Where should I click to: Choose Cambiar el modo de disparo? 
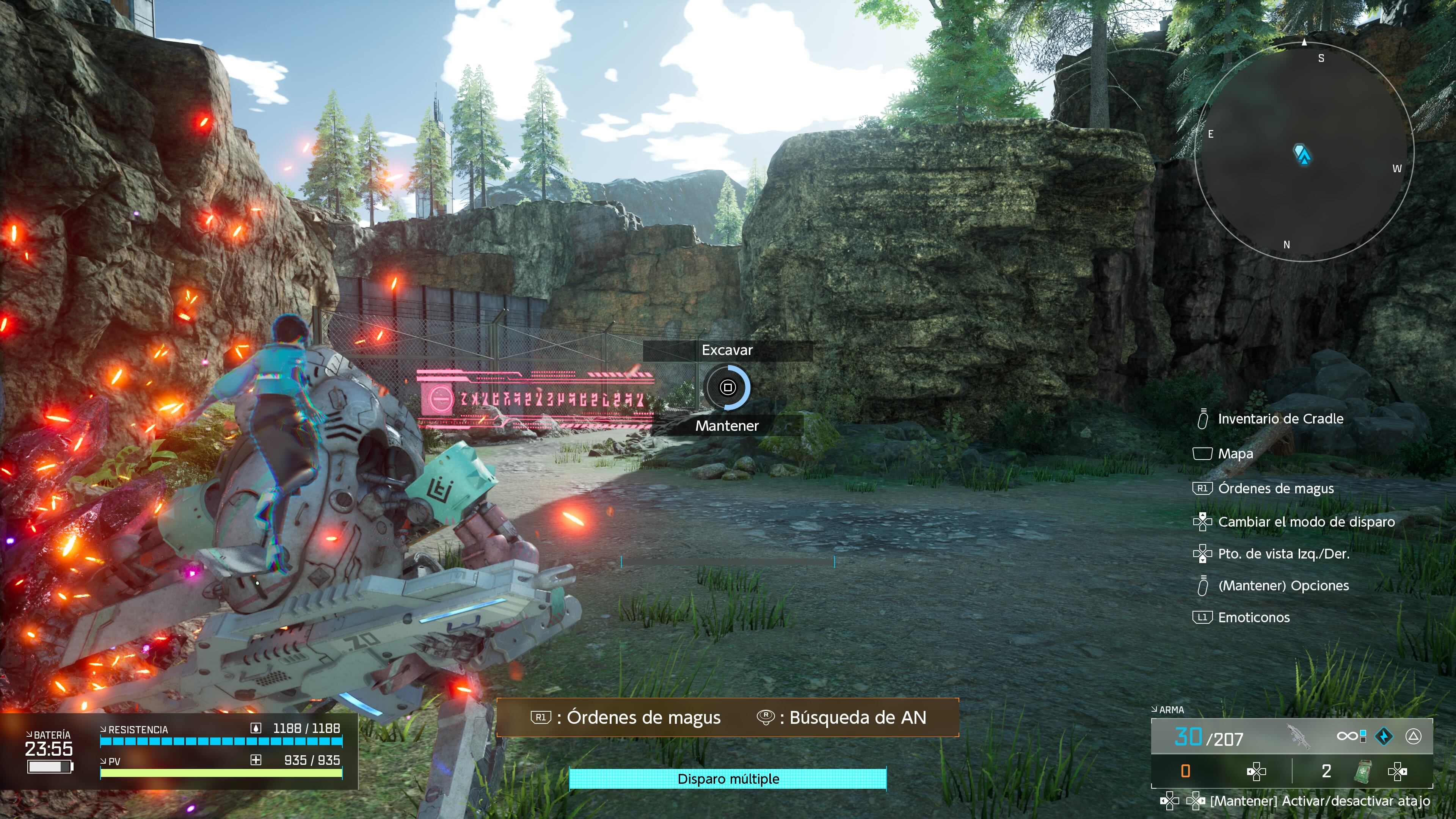pyautogui.click(x=1305, y=522)
